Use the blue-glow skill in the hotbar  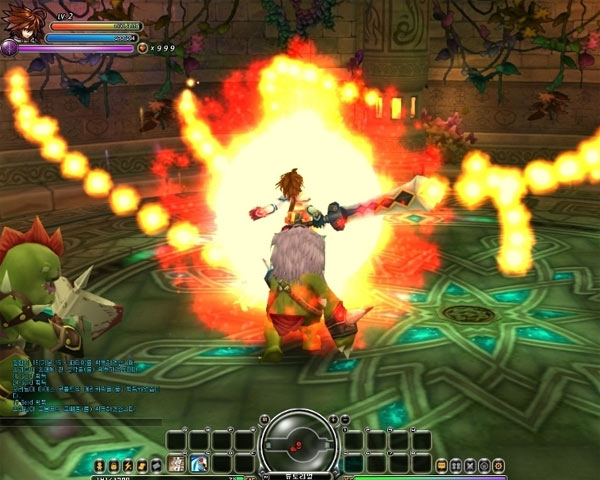click(x=199, y=464)
